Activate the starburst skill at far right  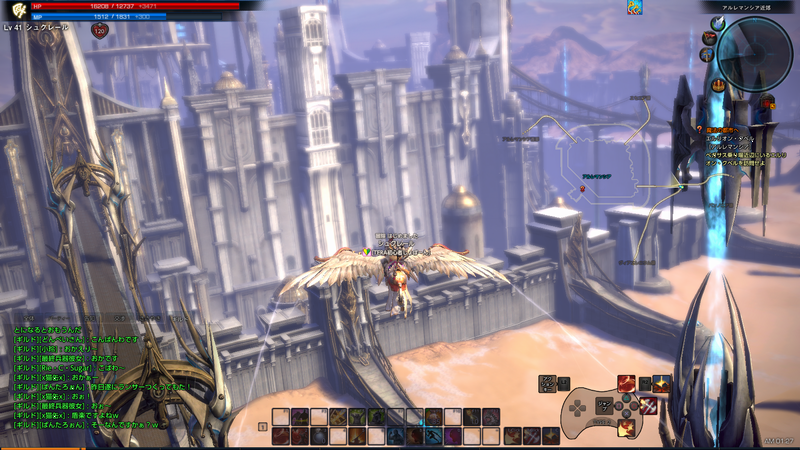662,382
